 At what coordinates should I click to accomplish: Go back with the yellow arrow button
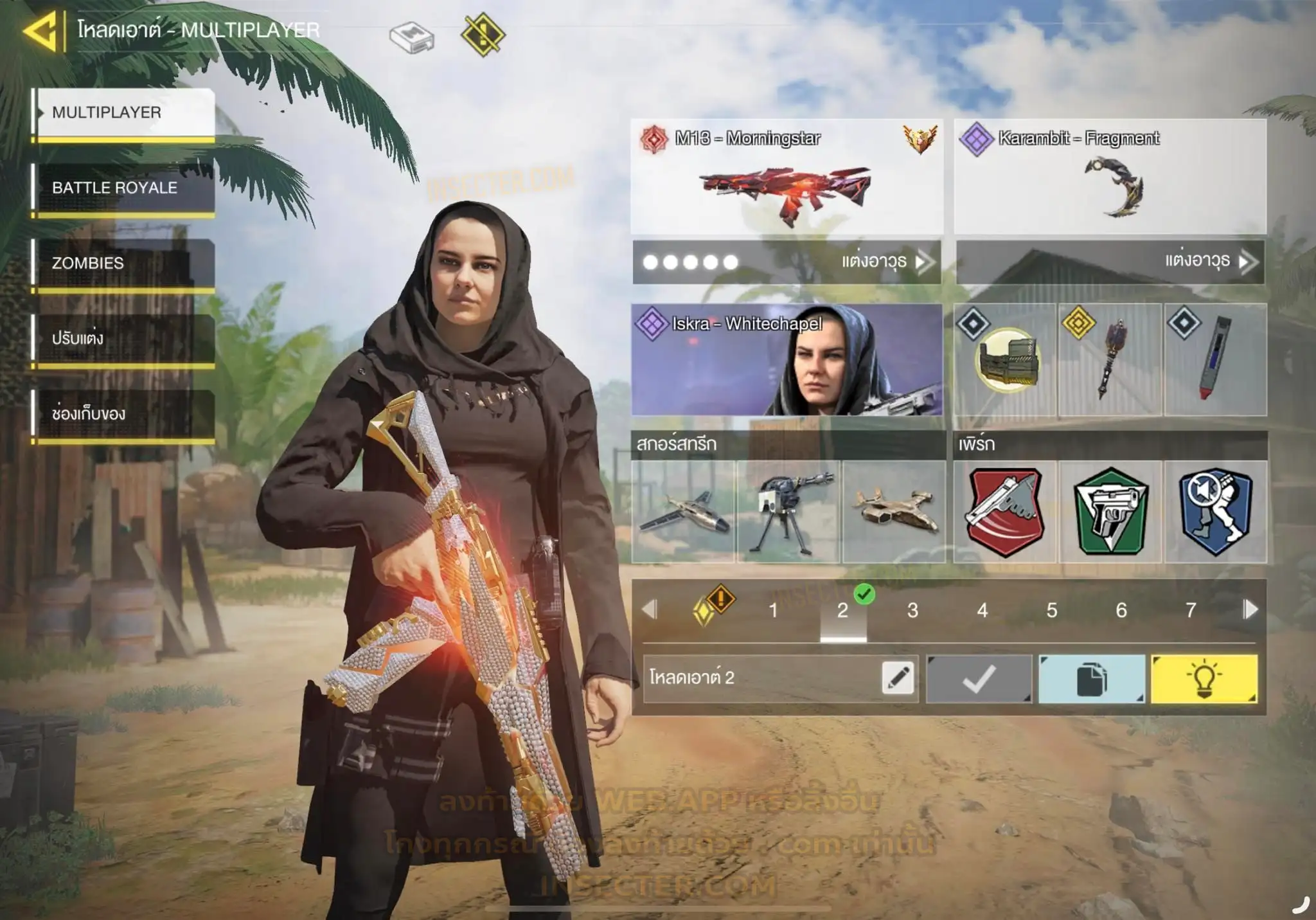click(x=42, y=30)
